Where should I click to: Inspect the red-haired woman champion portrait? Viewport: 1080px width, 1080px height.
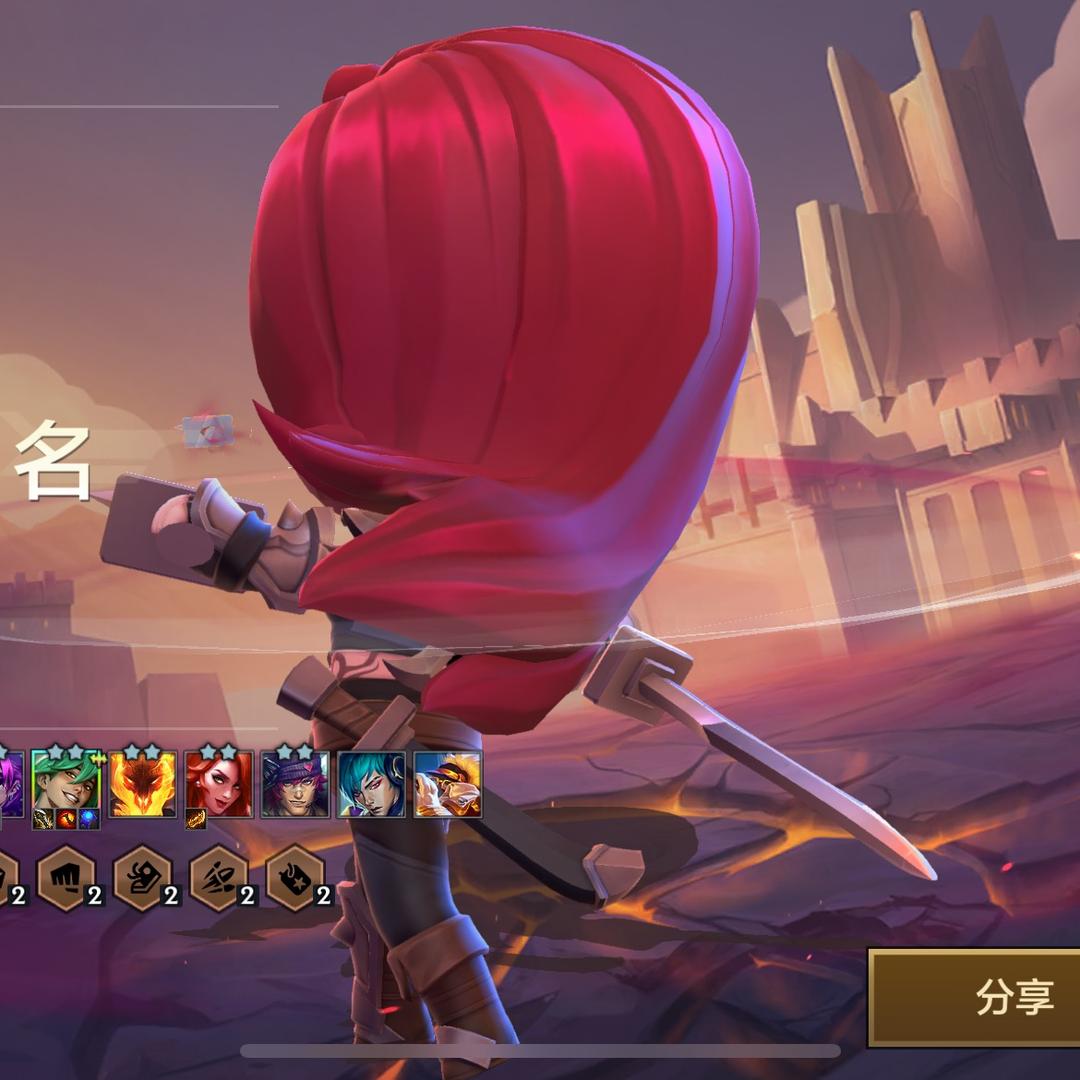(x=218, y=784)
